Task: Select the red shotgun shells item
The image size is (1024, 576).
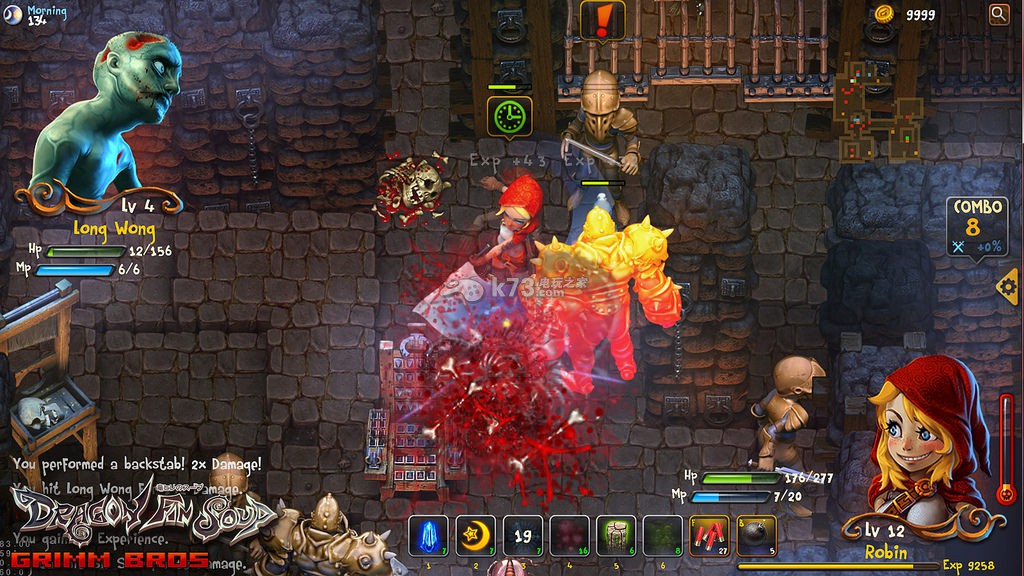Action: click(x=710, y=536)
